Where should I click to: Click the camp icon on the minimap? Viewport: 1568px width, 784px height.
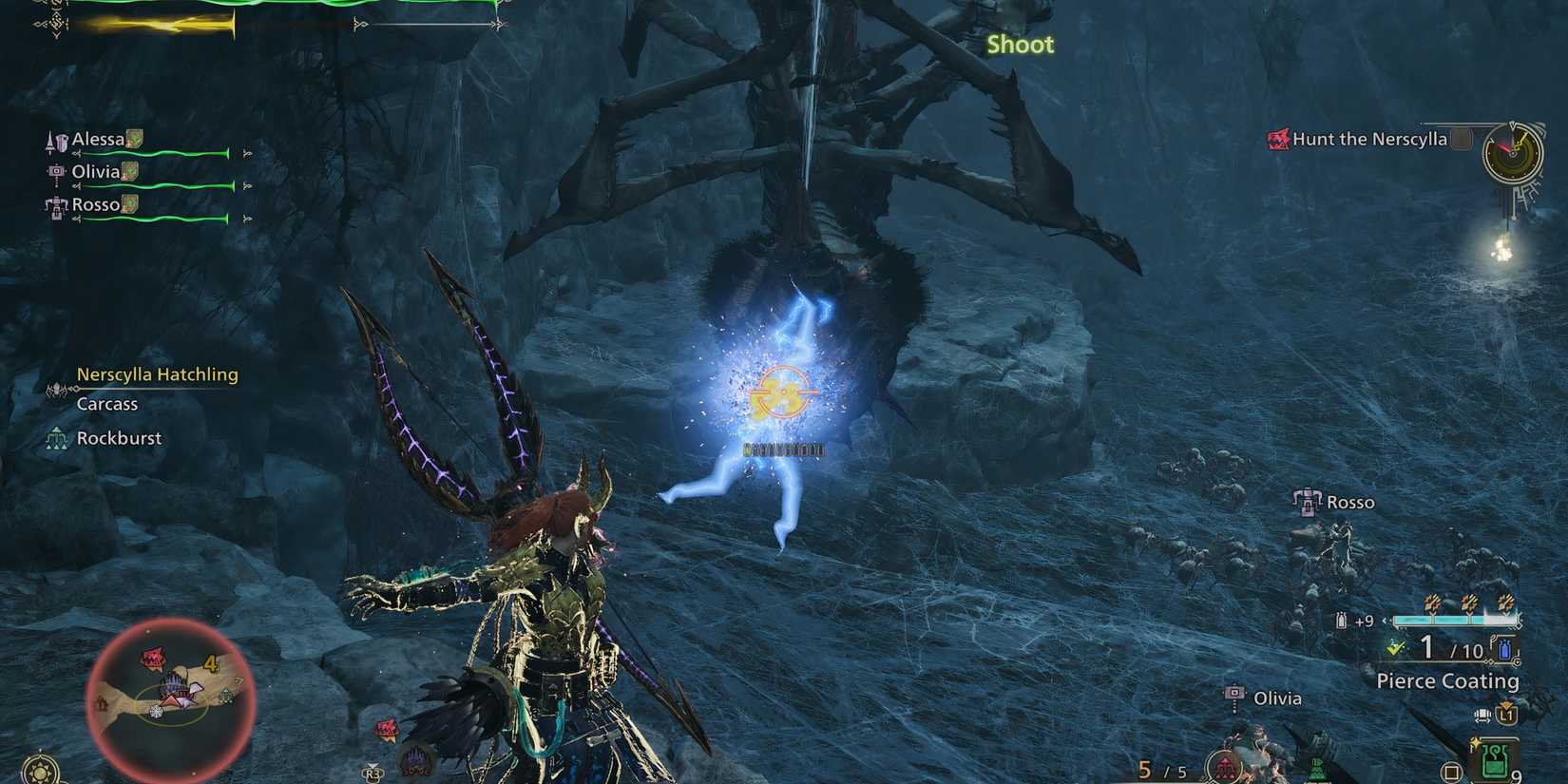(x=101, y=702)
